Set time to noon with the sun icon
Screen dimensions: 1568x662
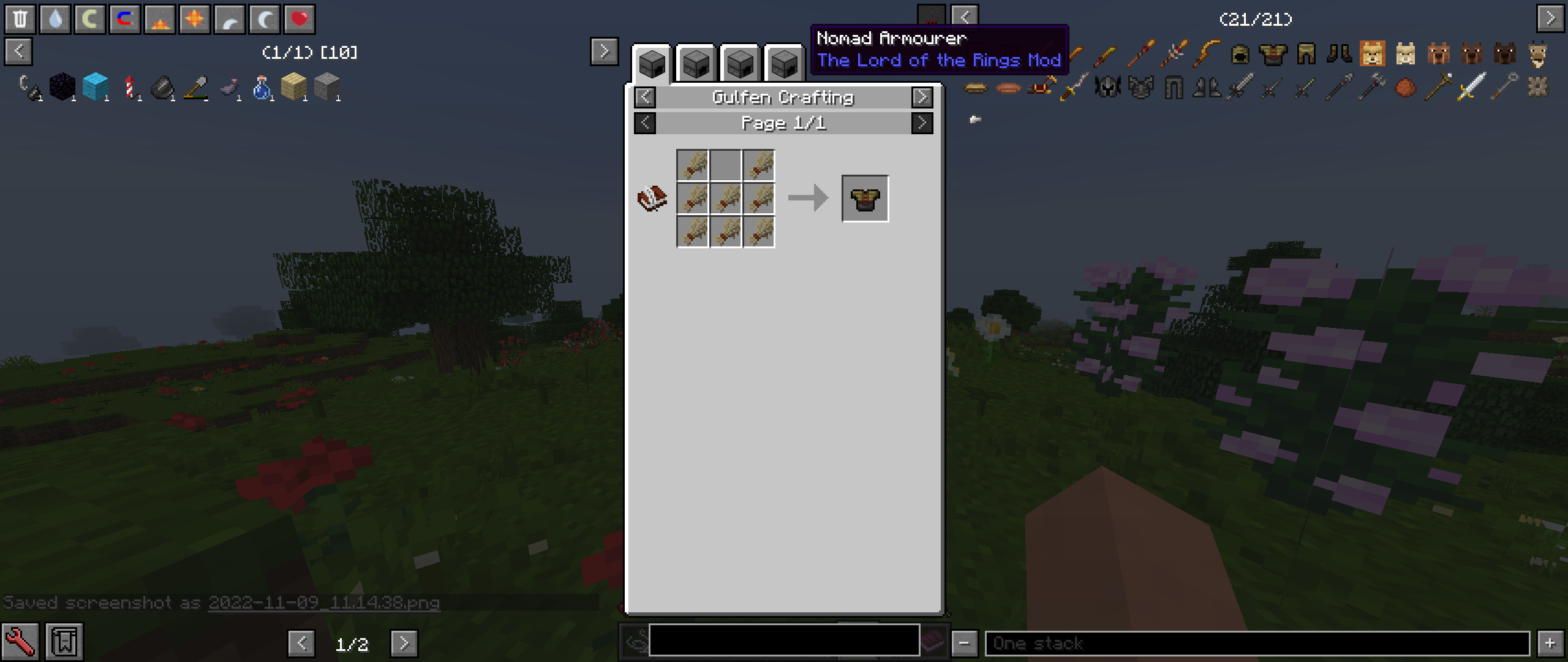195,18
